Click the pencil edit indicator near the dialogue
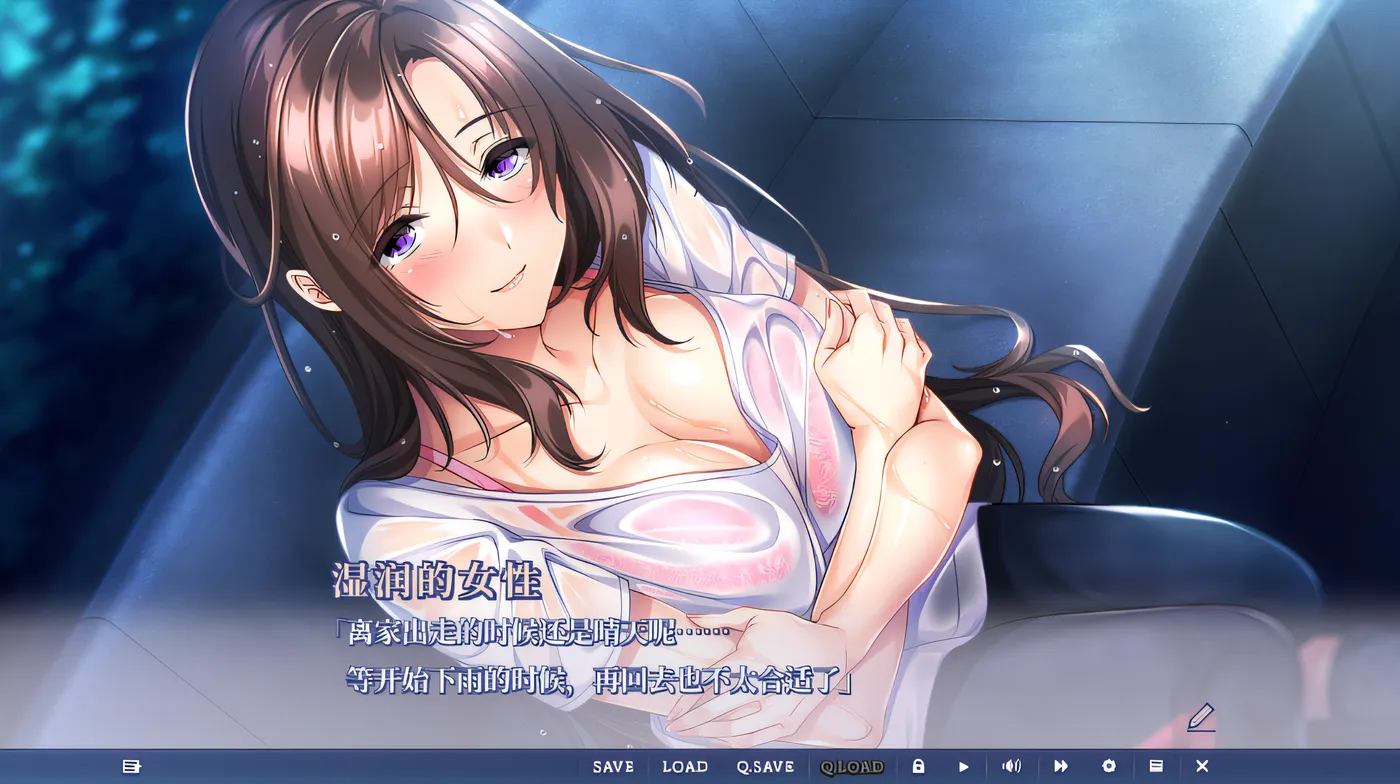The image size is (1400, 784). coord(1203,717)
